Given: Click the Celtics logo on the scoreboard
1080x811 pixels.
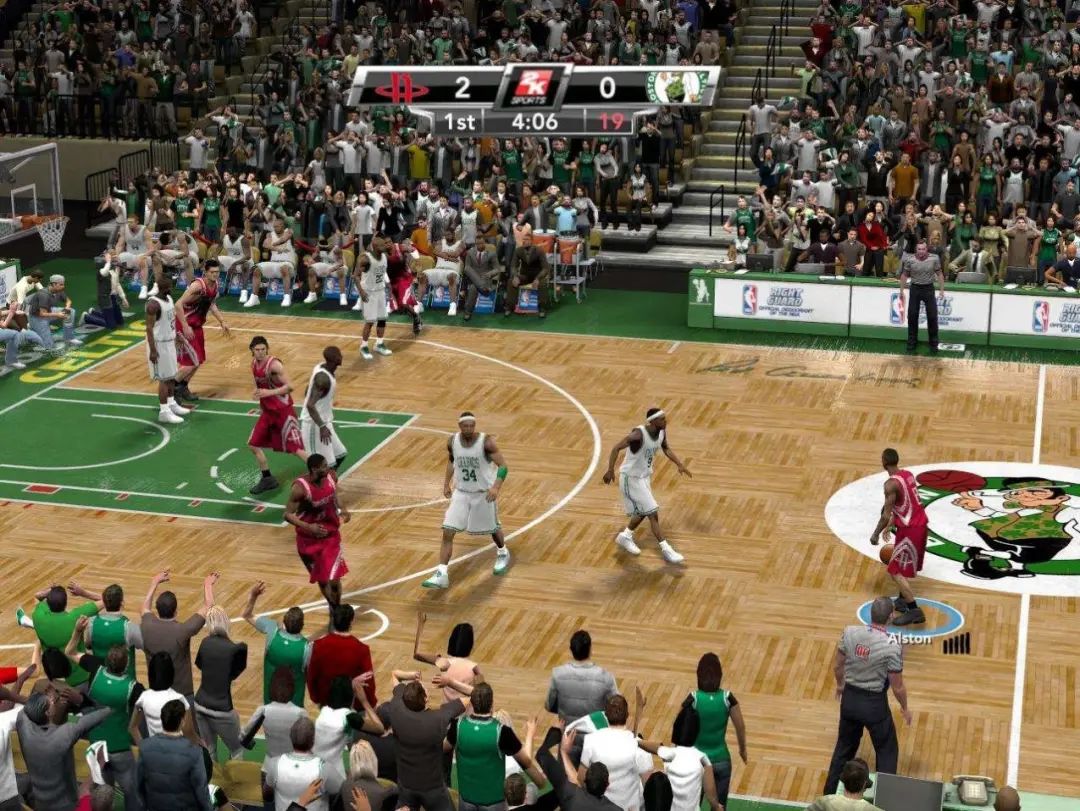Looking at the screenshot, I should 677,87.
